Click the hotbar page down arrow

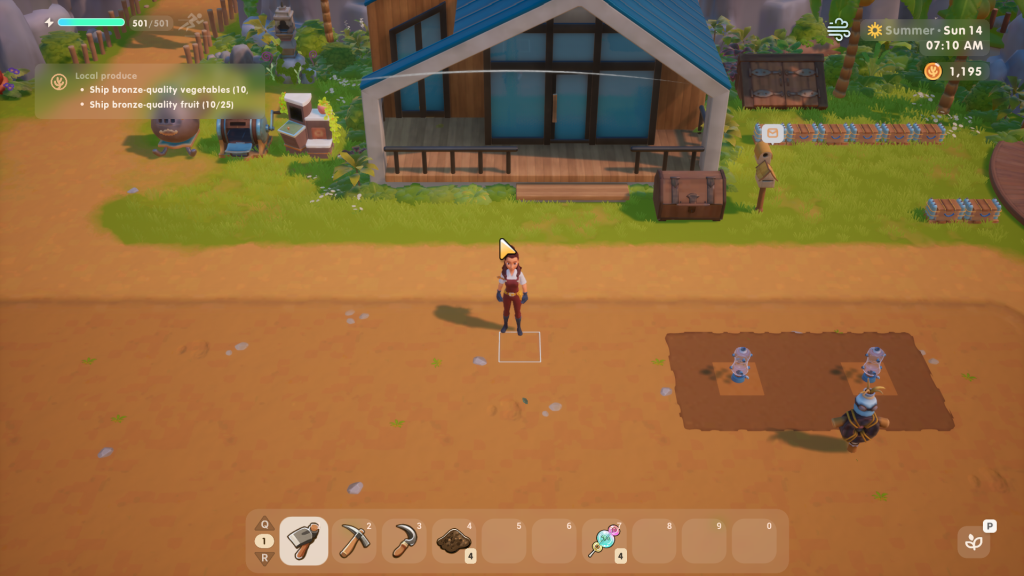pos(264,558)
